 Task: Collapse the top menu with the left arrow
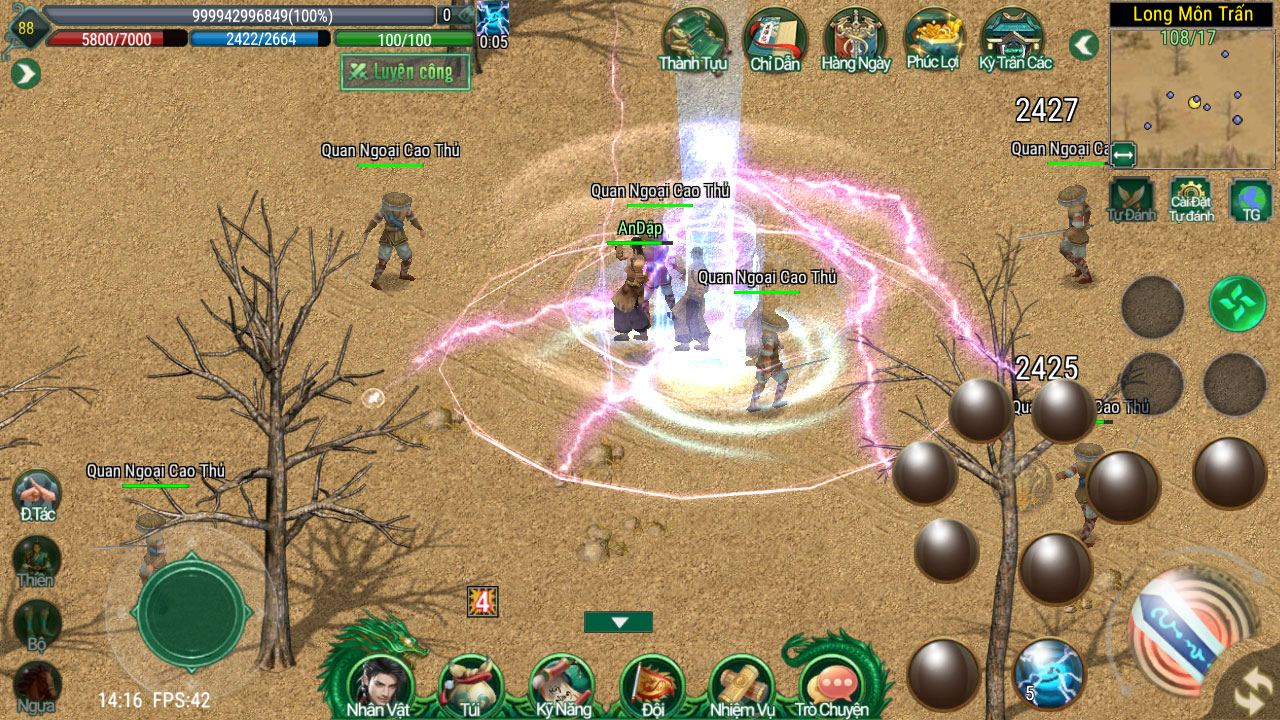(1084, 45)
